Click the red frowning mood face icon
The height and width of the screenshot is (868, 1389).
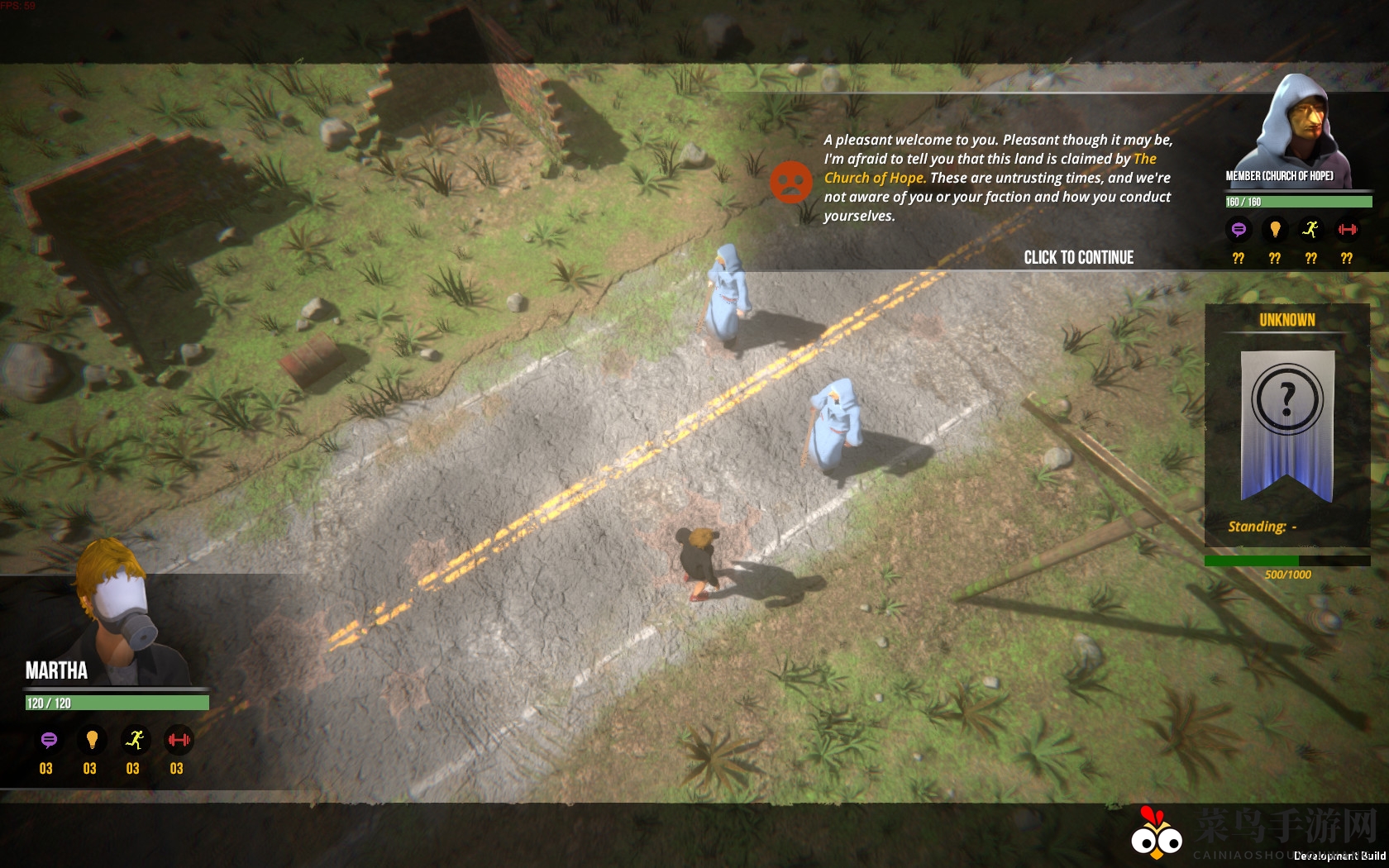(x=791, y=182)
